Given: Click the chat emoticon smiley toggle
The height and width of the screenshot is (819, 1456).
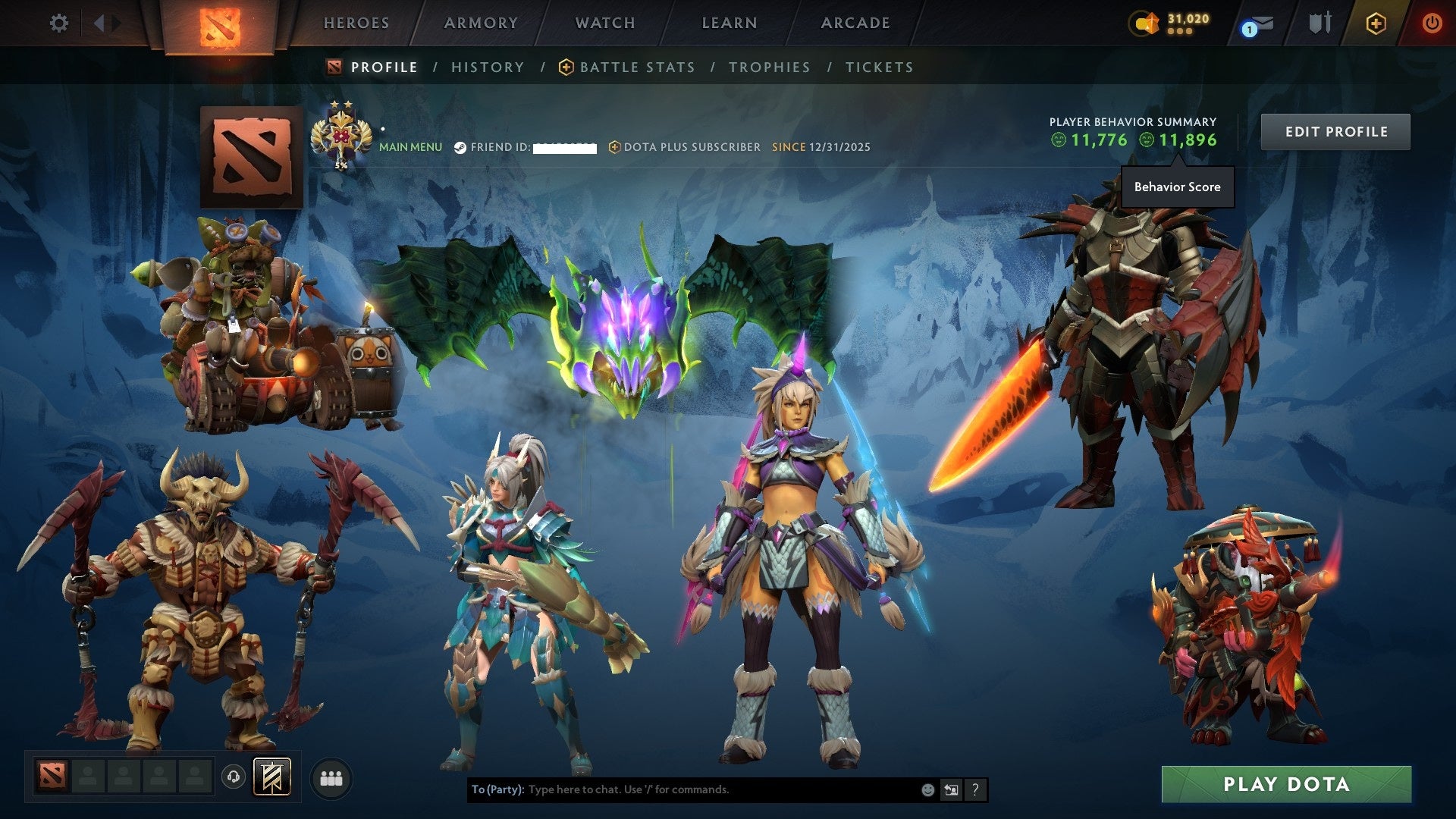Looking at the screenshot, I should coord(927,789).
